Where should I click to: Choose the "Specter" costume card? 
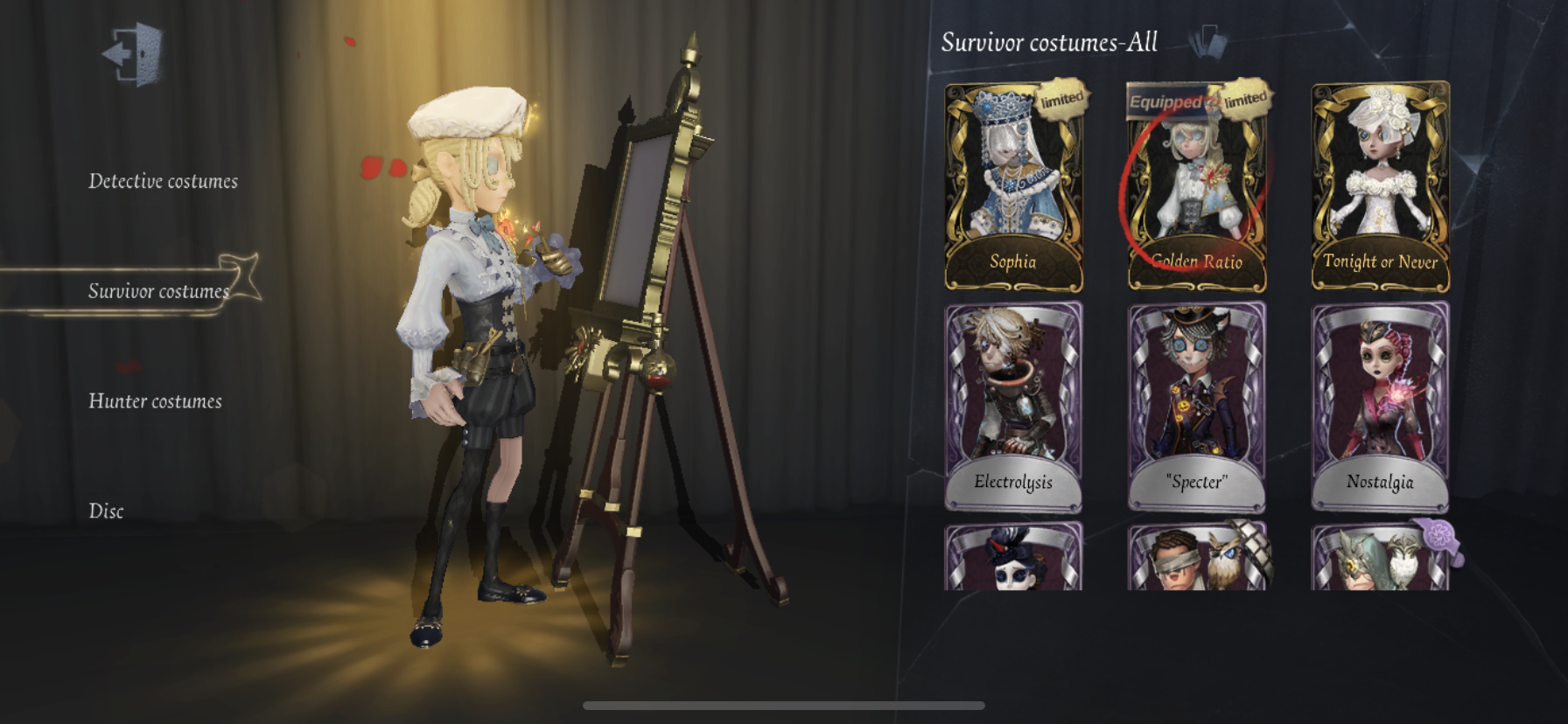click(x=1196, y=407)
